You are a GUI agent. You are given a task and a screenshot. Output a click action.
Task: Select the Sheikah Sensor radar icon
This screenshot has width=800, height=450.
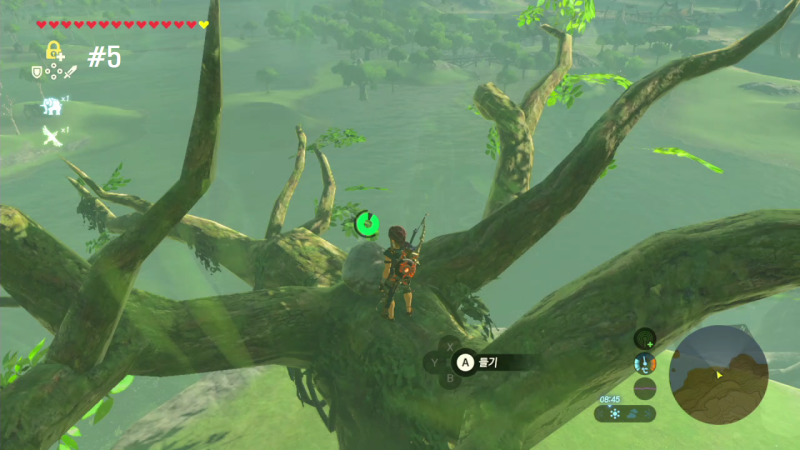point(645,338)
